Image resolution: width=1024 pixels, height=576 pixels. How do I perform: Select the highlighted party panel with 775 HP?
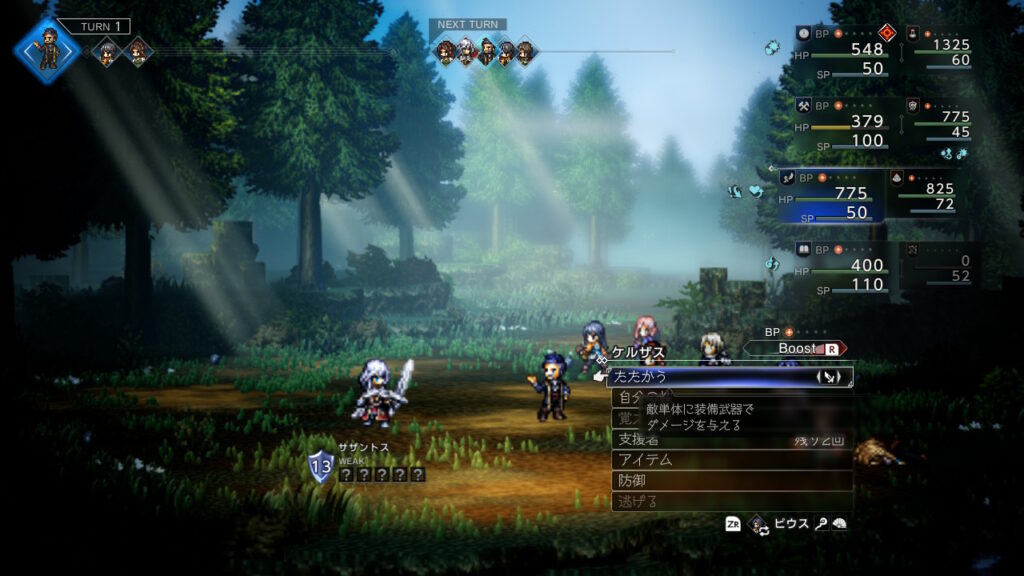tap(829, 193)
